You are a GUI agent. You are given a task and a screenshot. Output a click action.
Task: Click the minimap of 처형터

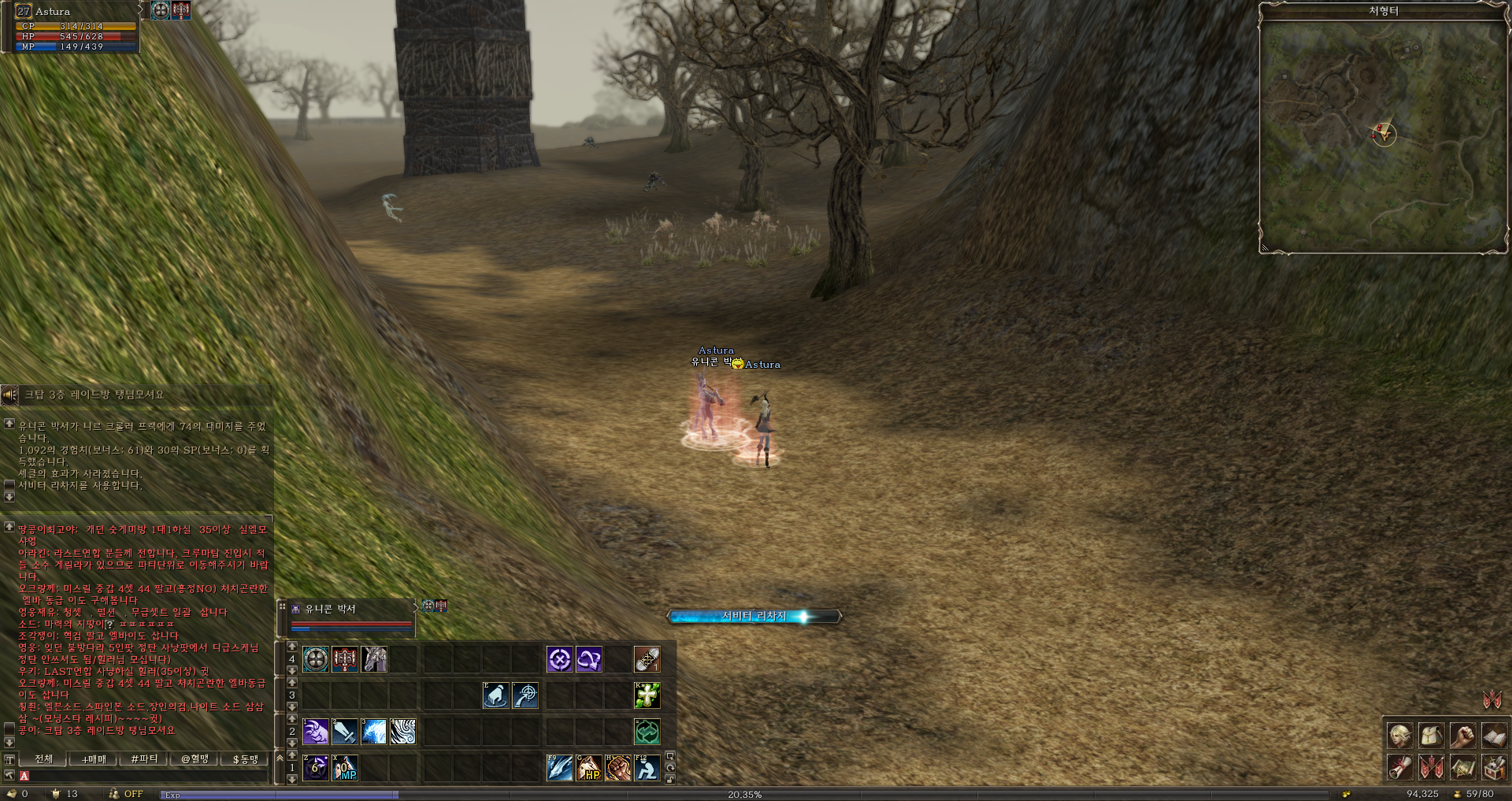point(1383,135)
